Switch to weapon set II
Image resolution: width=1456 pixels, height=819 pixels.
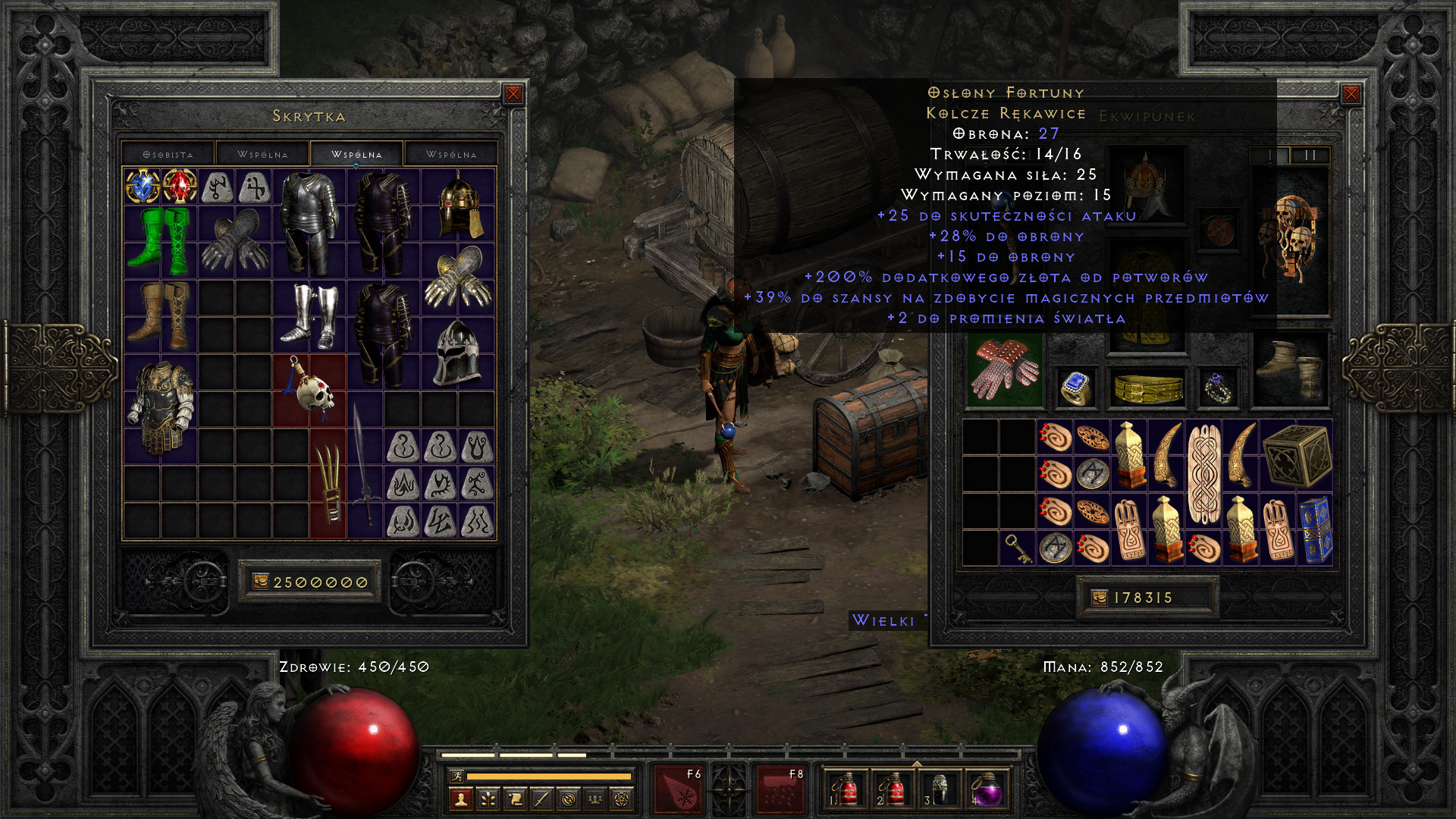point(1310,155)
